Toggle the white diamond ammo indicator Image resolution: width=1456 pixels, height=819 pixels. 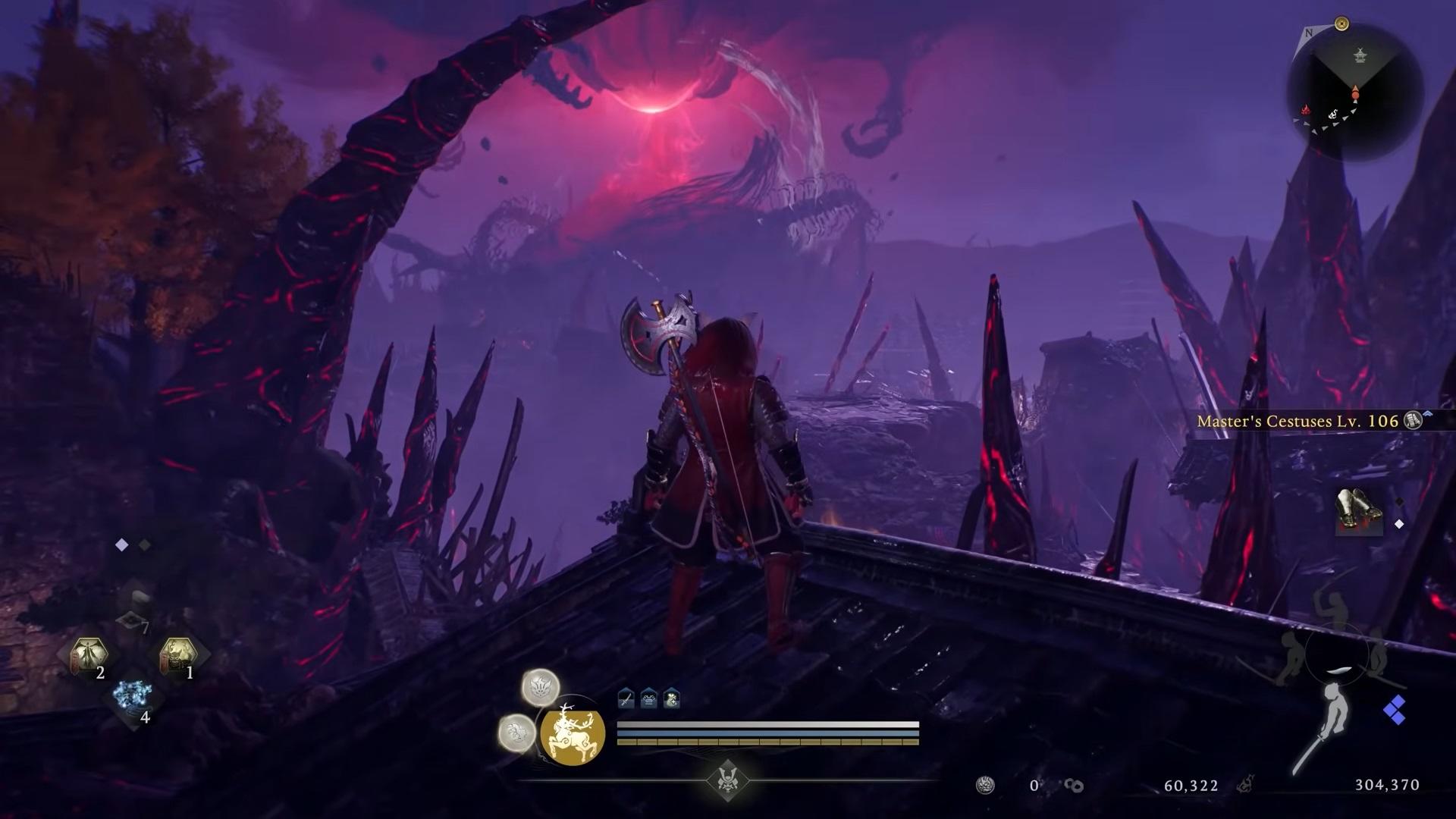[121, 544]
